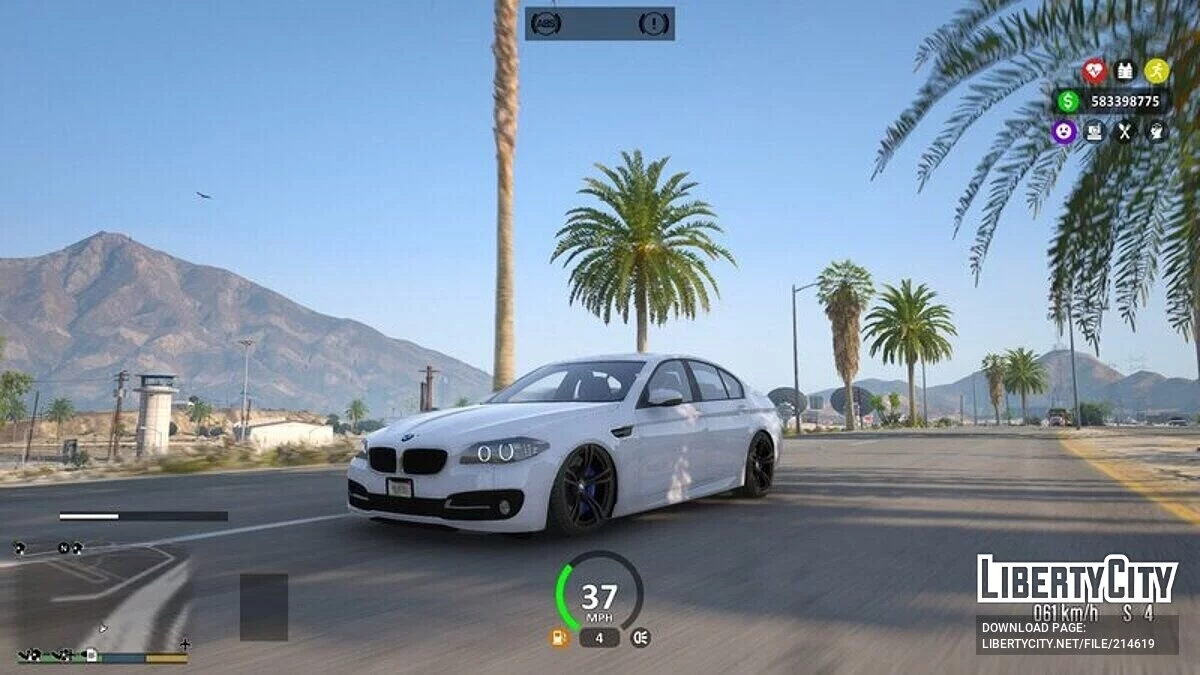This screenshot has height=675, width=1200.
Task: Select the body armor vest icon
Action: (1125, 71)
